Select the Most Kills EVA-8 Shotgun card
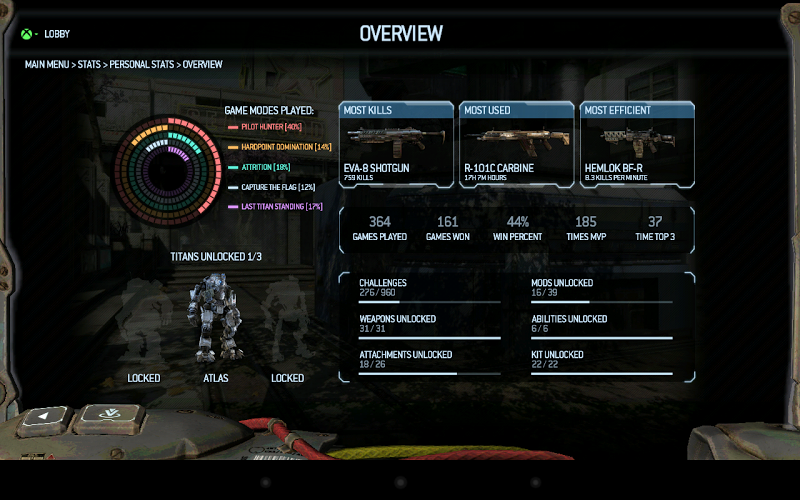The height and width of the screenshot is (500, 800). coord(395,144)
